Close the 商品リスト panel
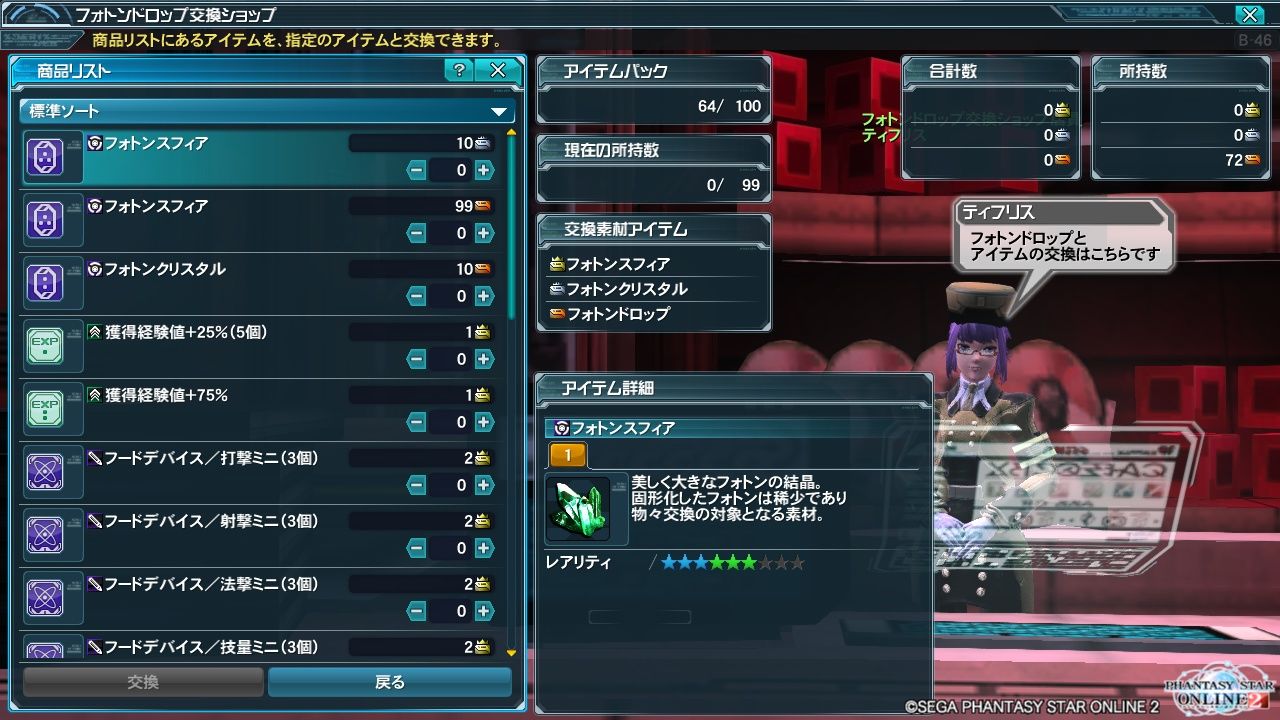This screenshot has width=1280, height=720. click(497, 70)
